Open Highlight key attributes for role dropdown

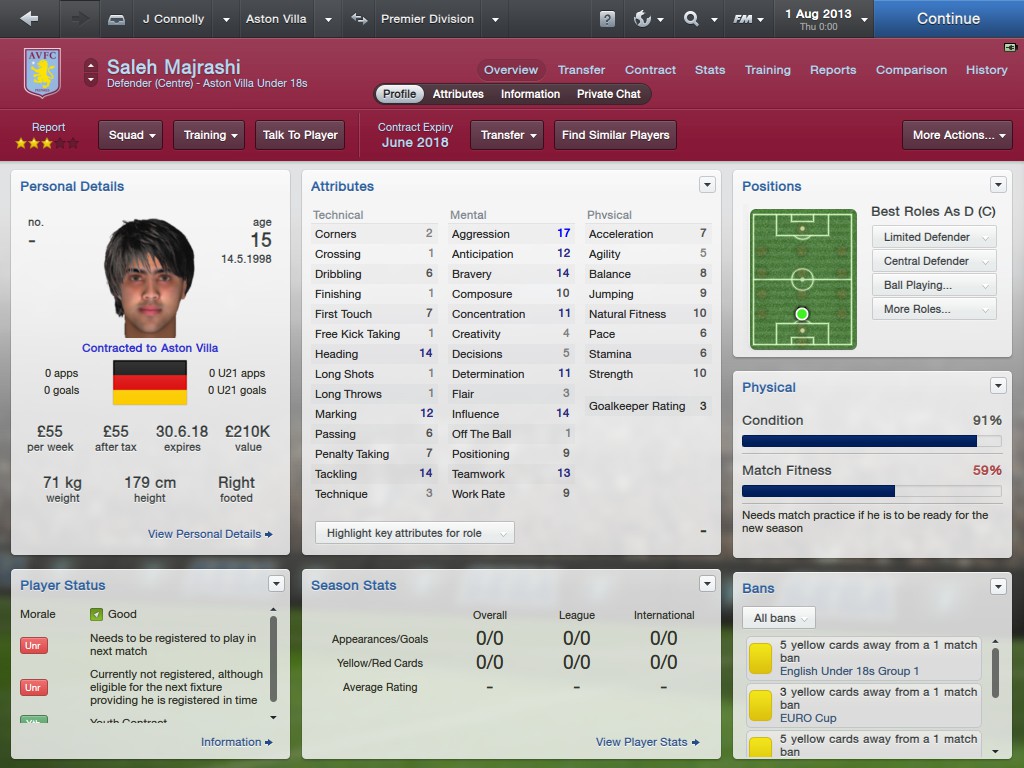pos(414,533)
